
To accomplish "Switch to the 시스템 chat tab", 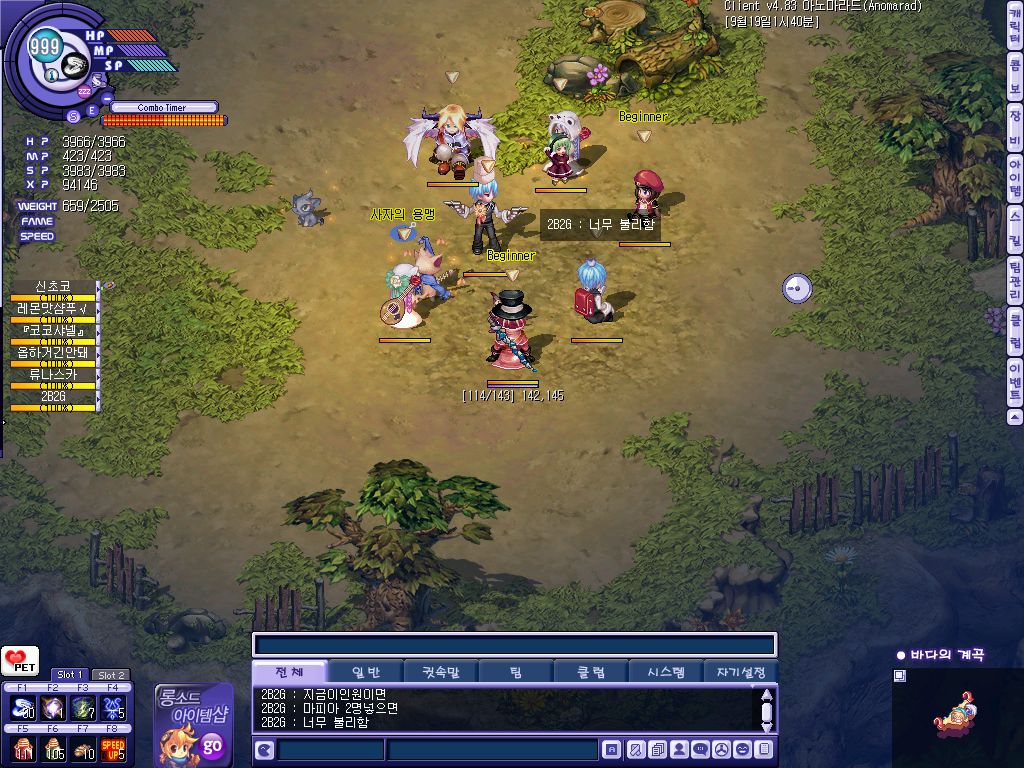I will click(x=666, y=672).
